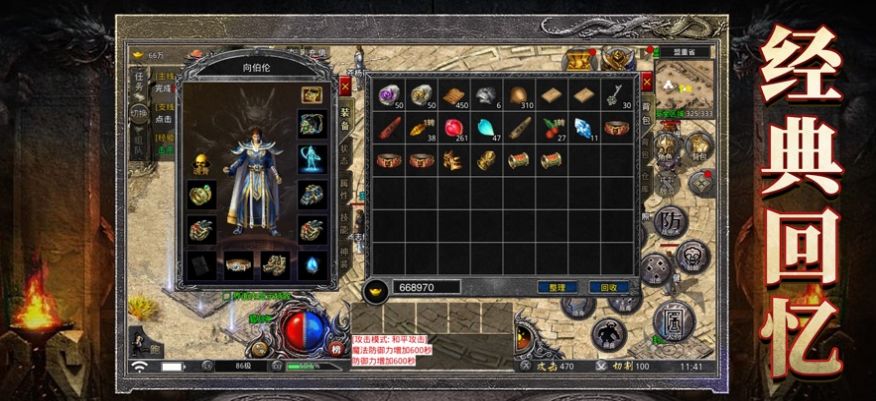Select the red berries stack of 27
This screenshot has height=401, width=876.
pyautogui.click(x=551, y=127)
